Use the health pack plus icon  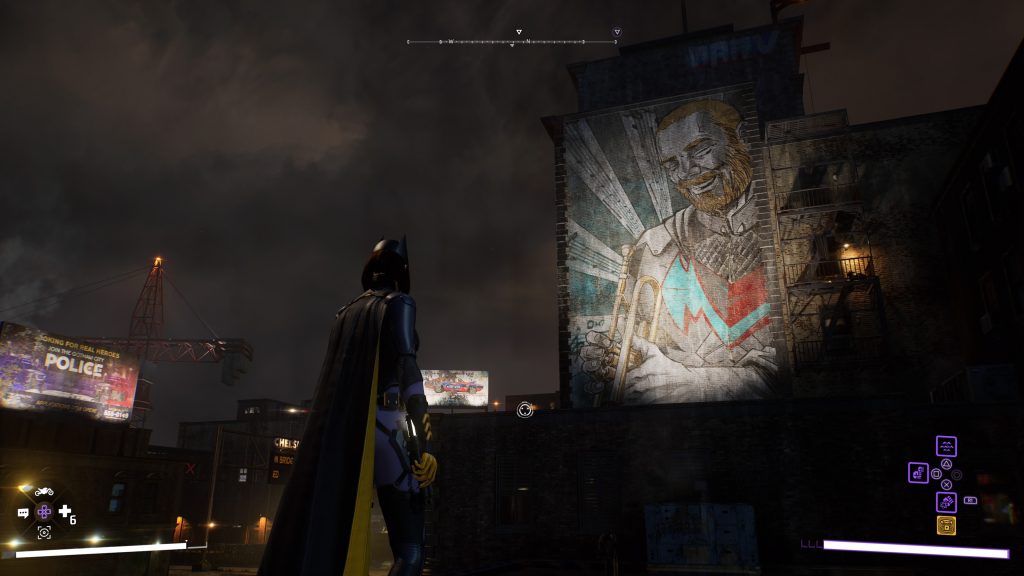tap(65, 512)
